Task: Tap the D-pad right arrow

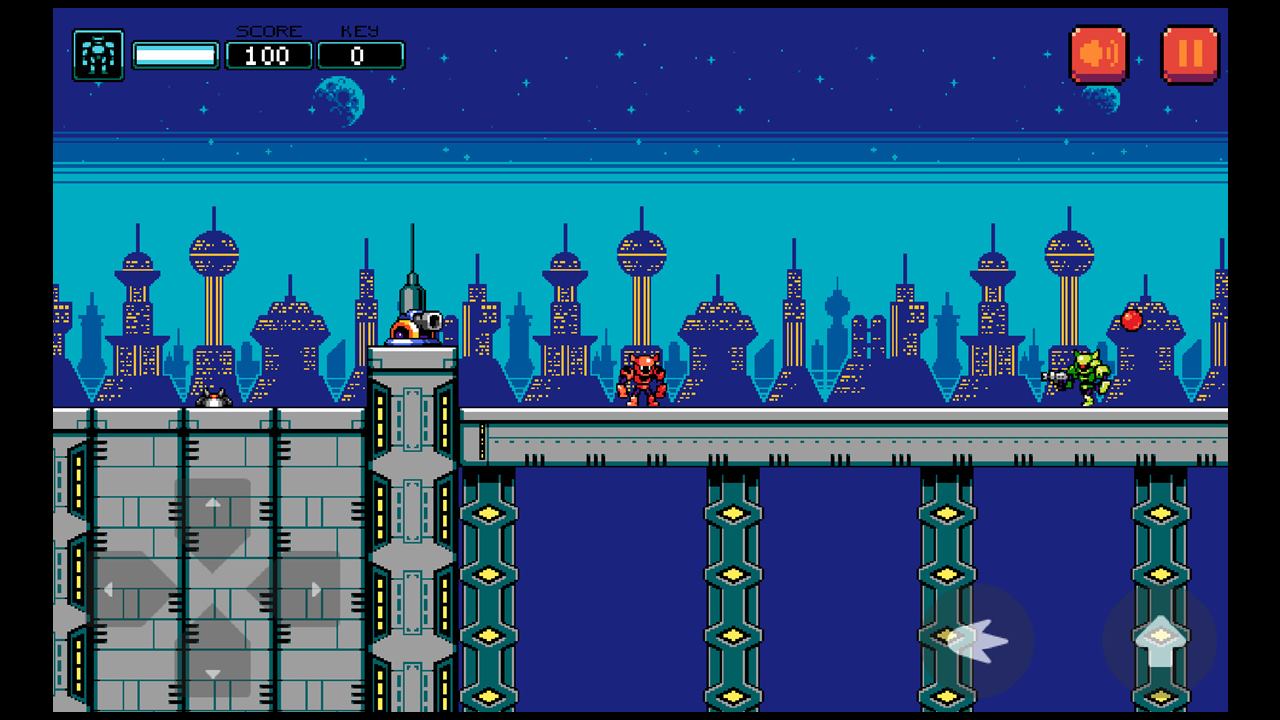Action: pos(304,590)
